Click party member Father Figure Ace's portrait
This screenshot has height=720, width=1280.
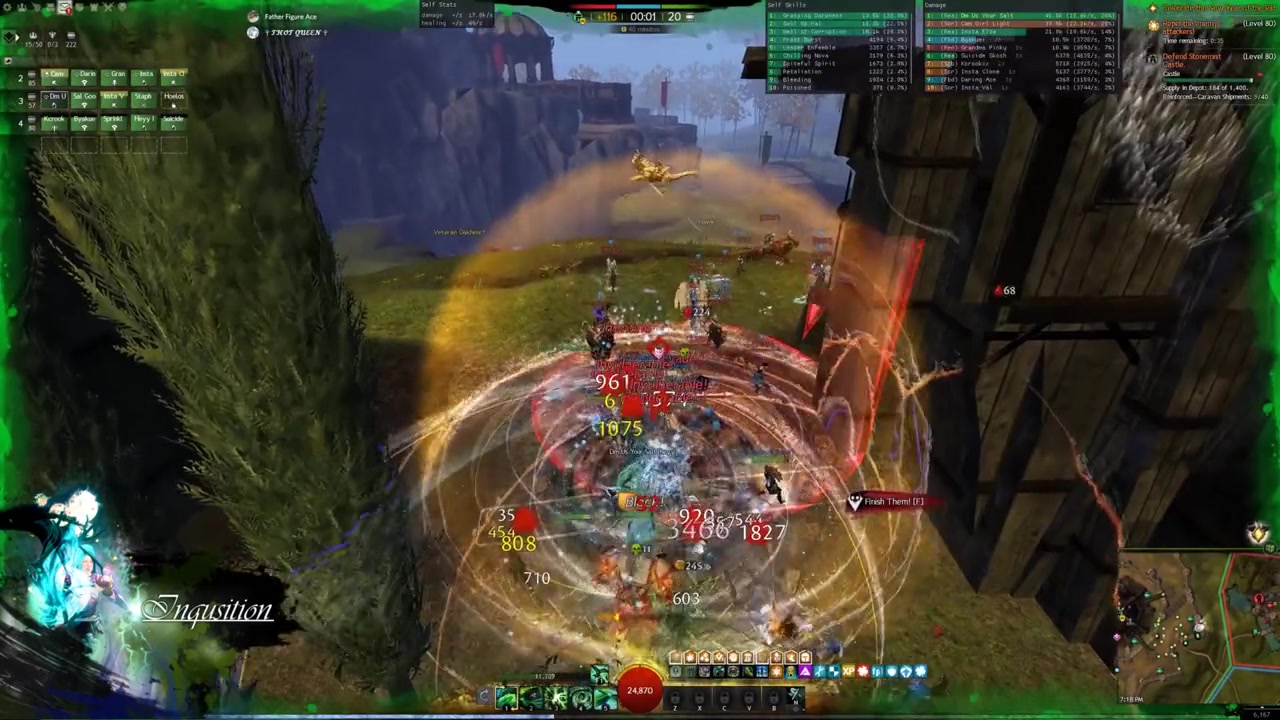253,17
